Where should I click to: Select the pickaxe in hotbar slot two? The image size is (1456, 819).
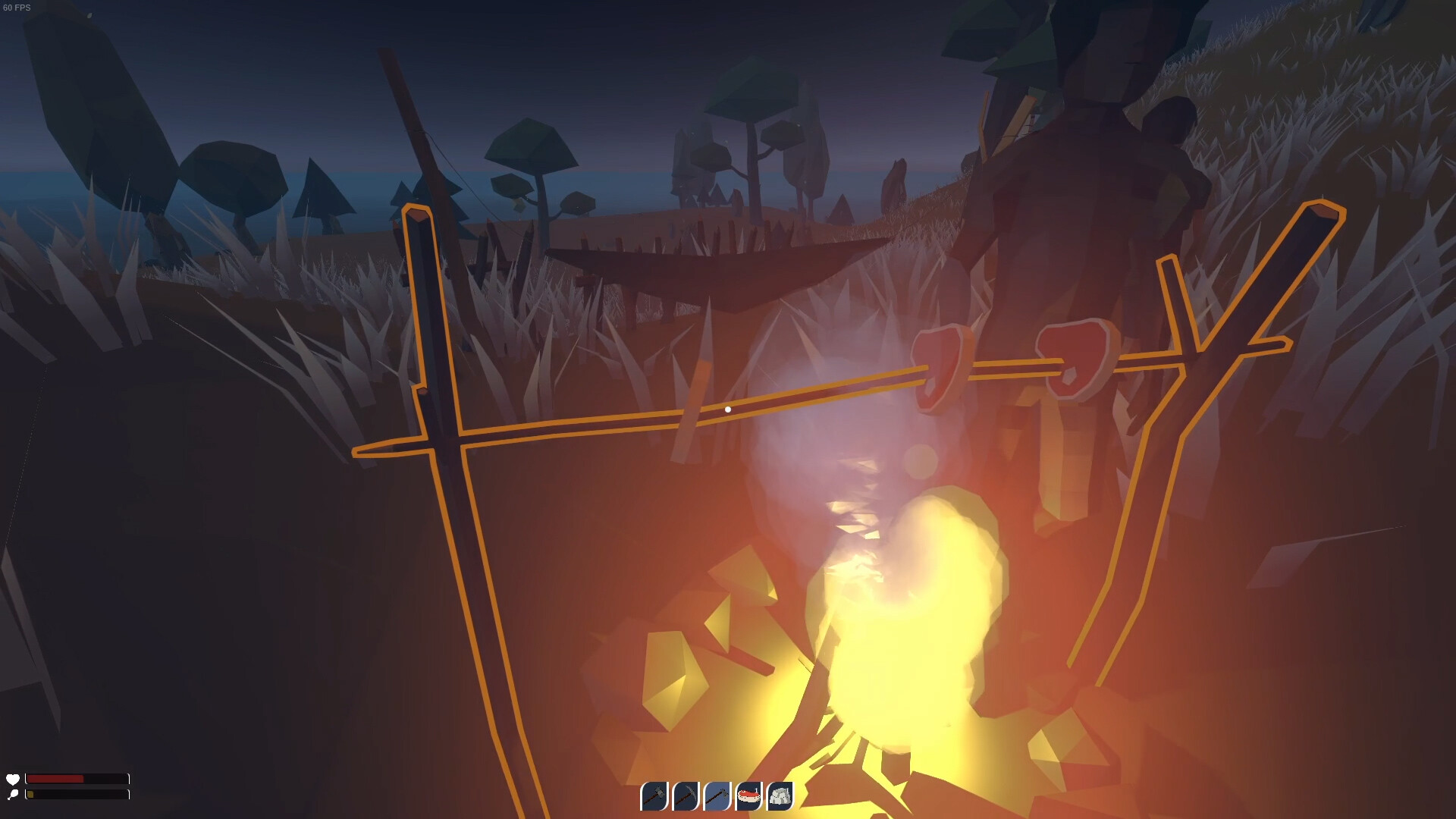tap(686, 795)
